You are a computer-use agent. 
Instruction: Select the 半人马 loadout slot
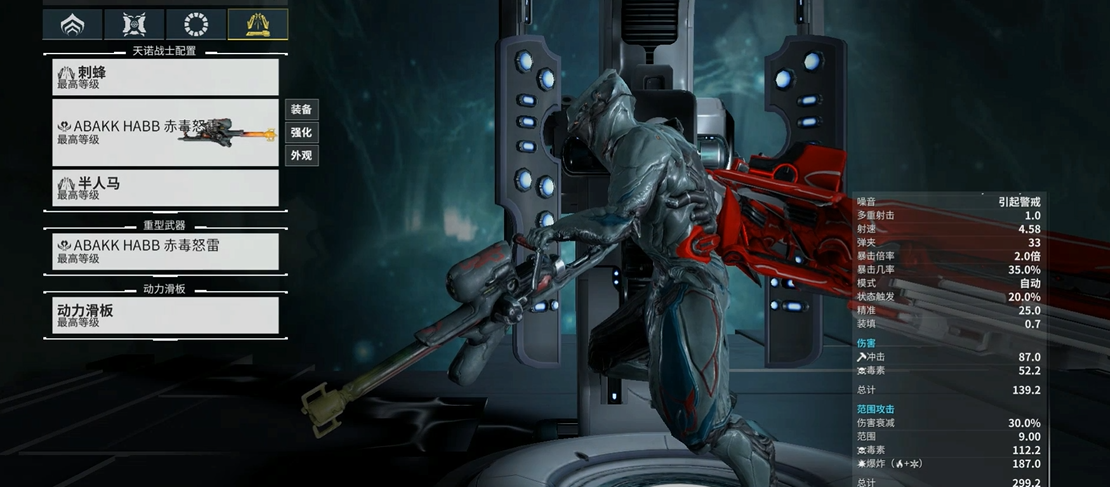pyautogui.click(x=166, y=188)
